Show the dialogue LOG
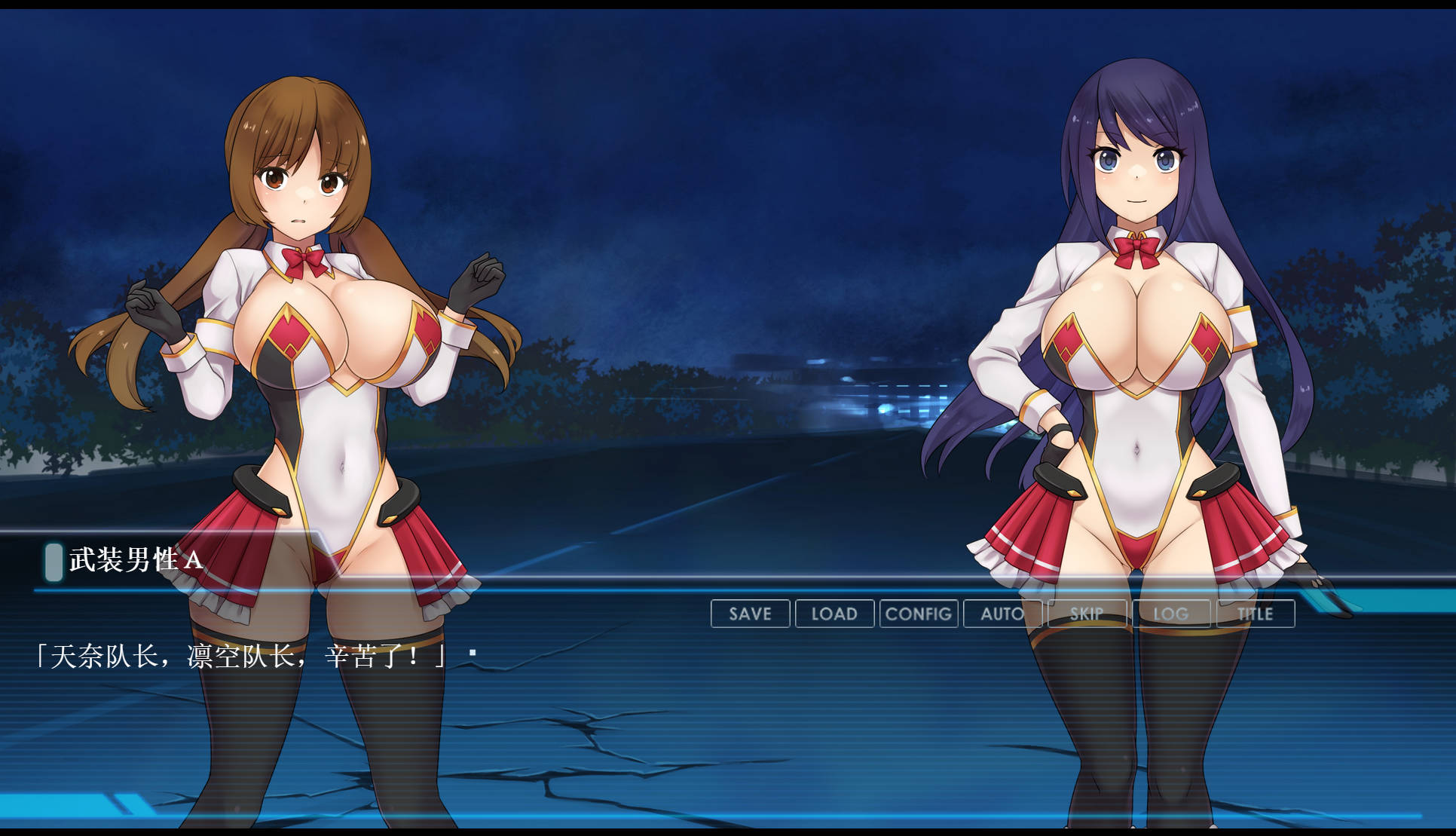The width and height of the screenshot is (1456, 836). tap(1171, 614)
